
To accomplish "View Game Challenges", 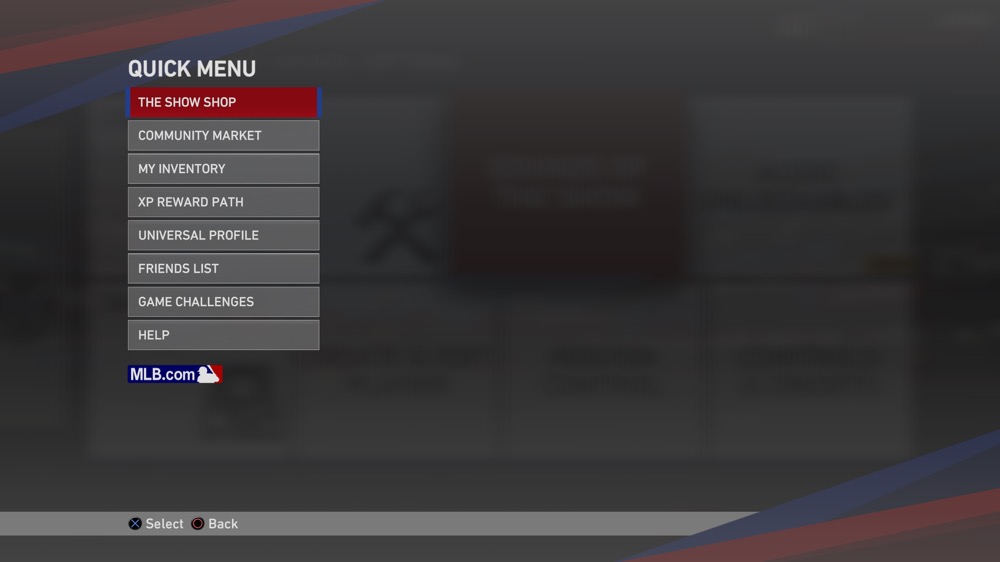I will pos(223,302).
